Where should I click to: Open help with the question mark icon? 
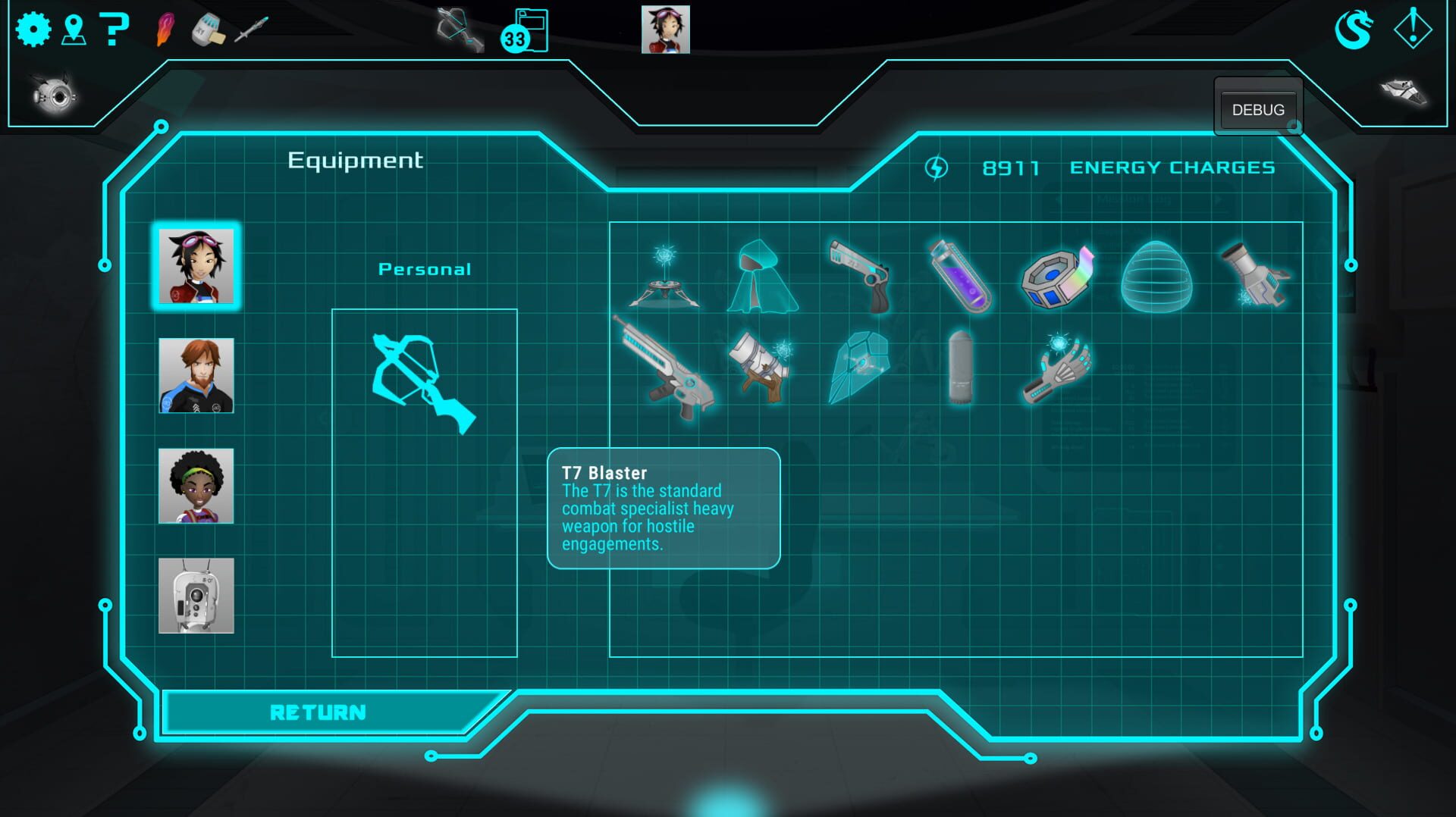tap(114, 30)
